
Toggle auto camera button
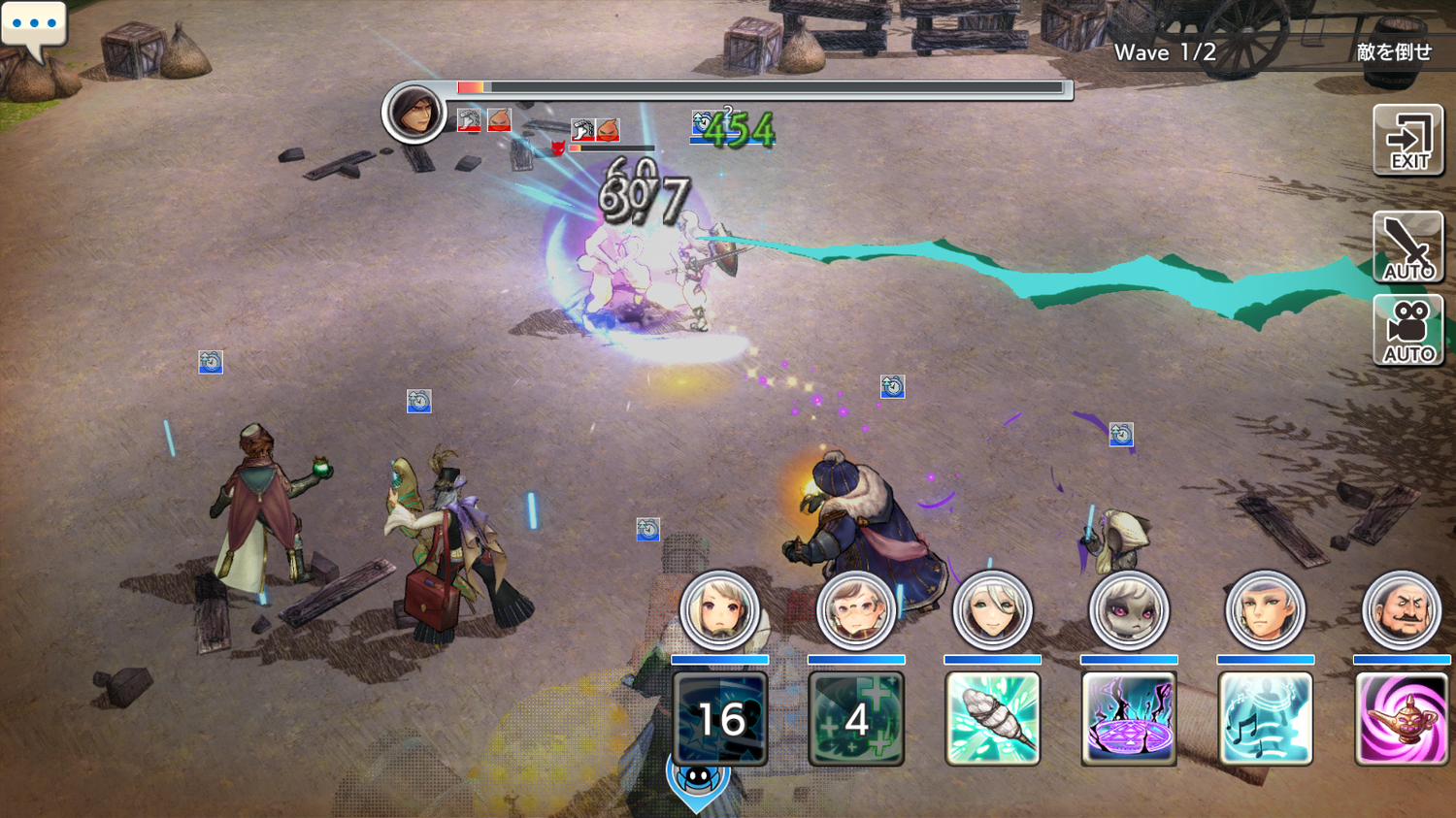click(x=1408, y=331)
